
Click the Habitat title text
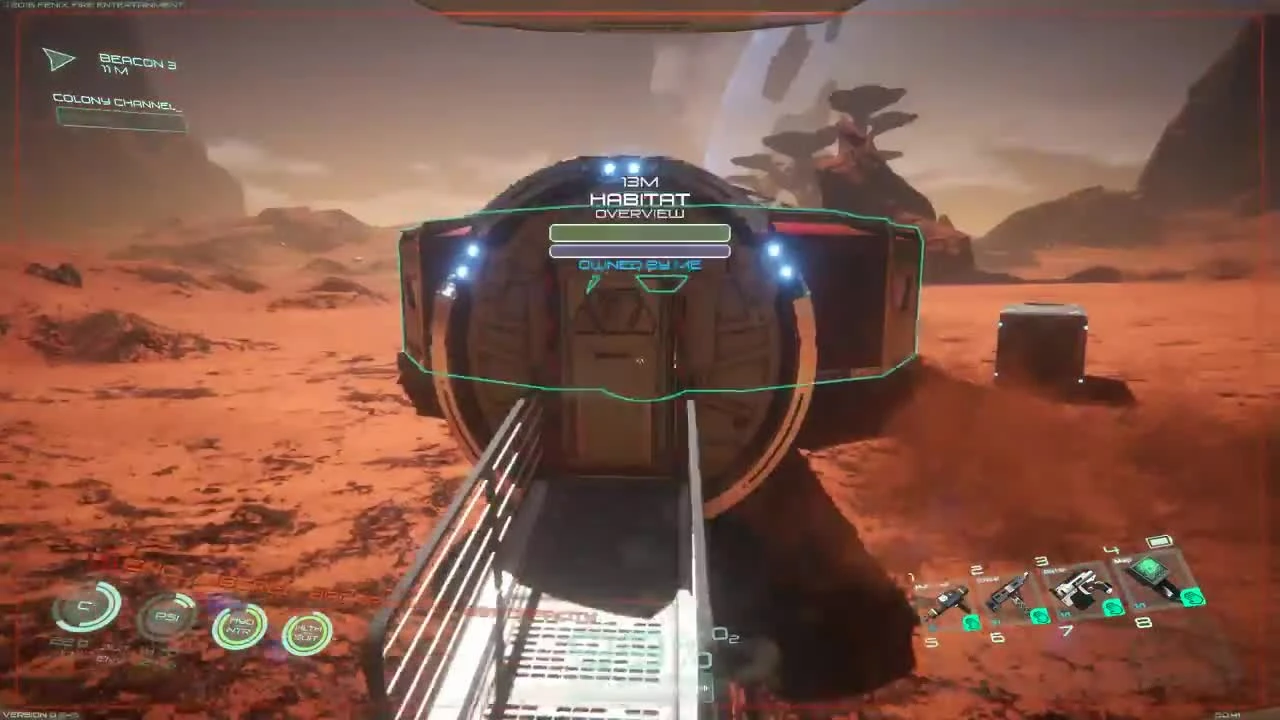click(x=640, y=199)
